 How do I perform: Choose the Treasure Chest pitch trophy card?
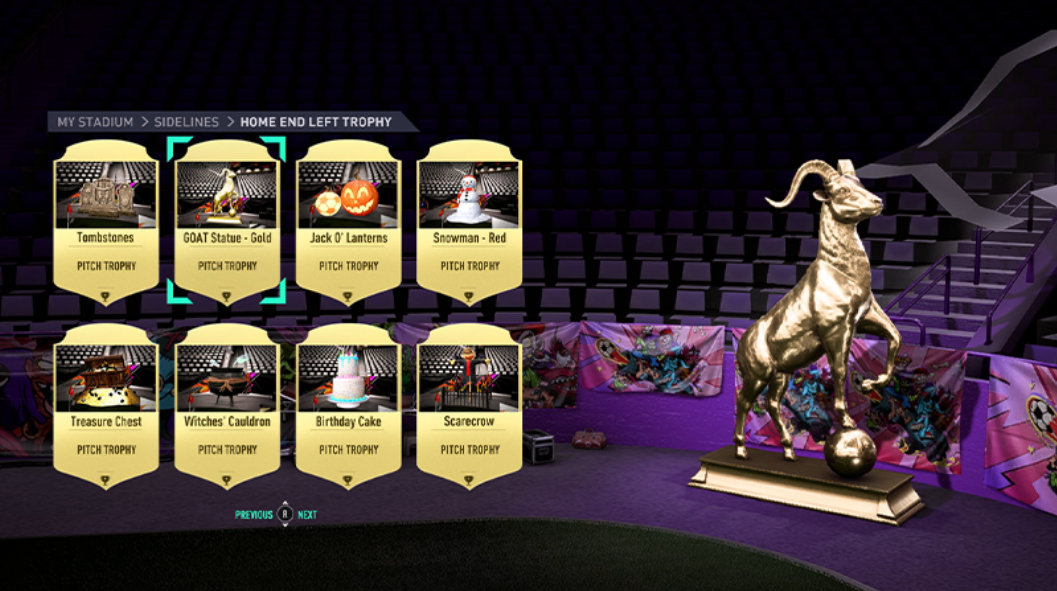[105, 405]
